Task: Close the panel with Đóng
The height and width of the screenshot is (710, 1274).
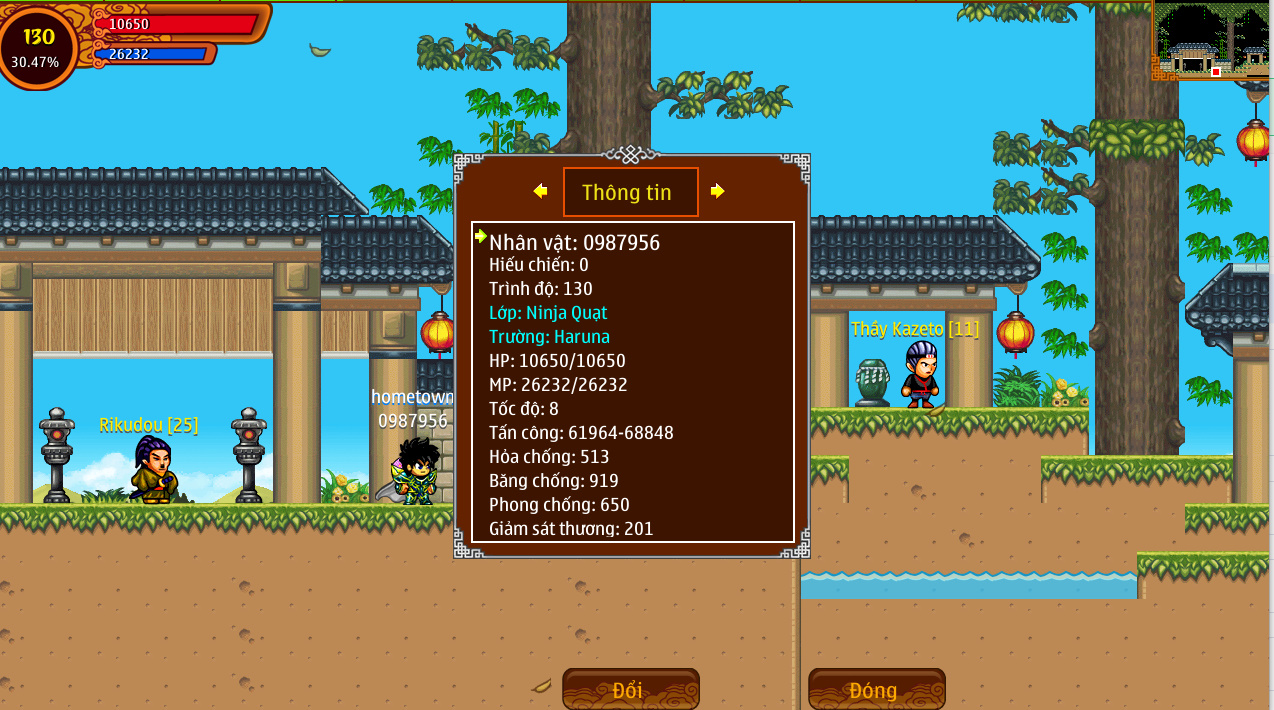Action: coord(876,690)
